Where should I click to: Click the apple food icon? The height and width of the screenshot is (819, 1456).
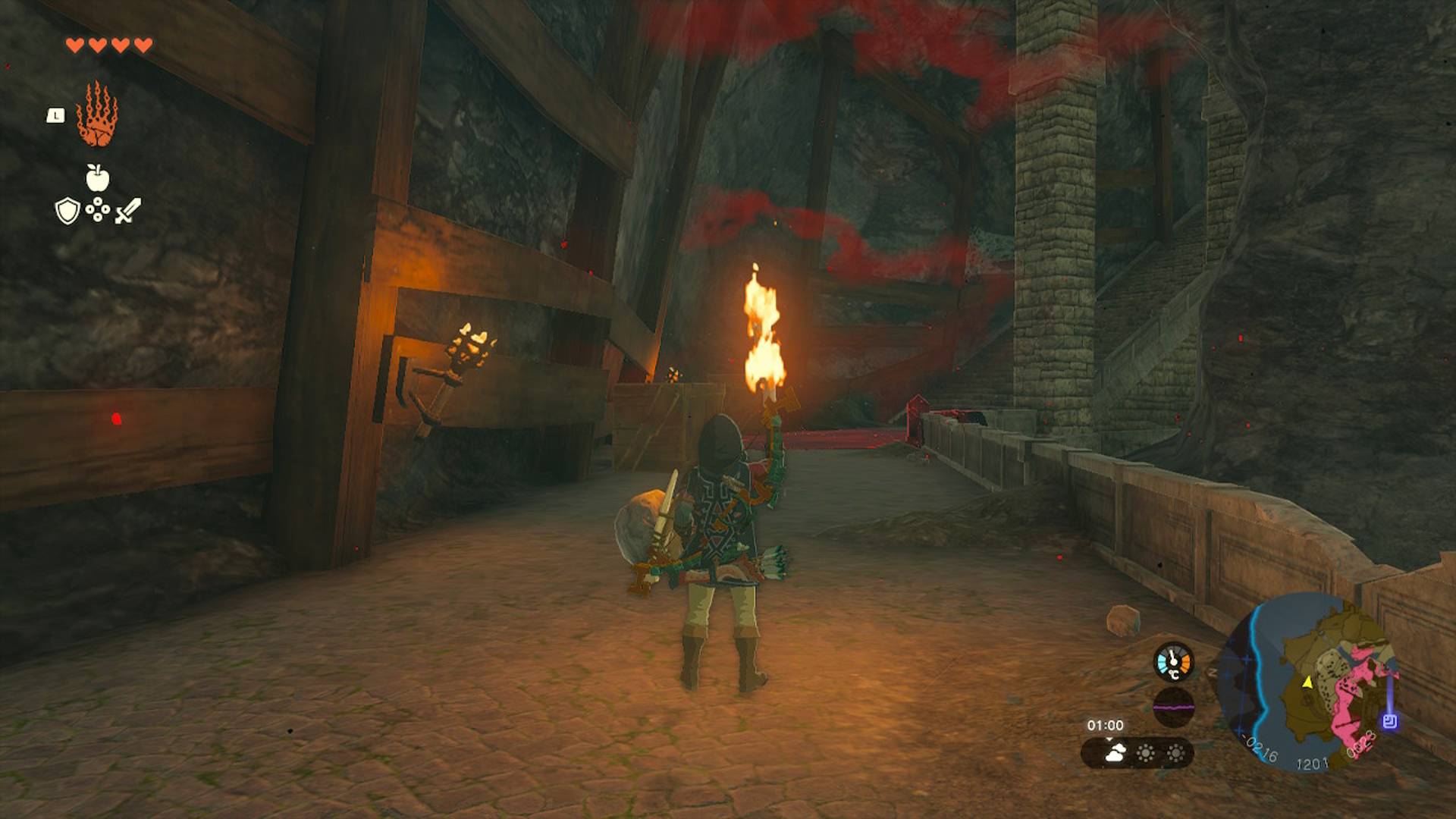pyautogui.click(x=98, y=177)
